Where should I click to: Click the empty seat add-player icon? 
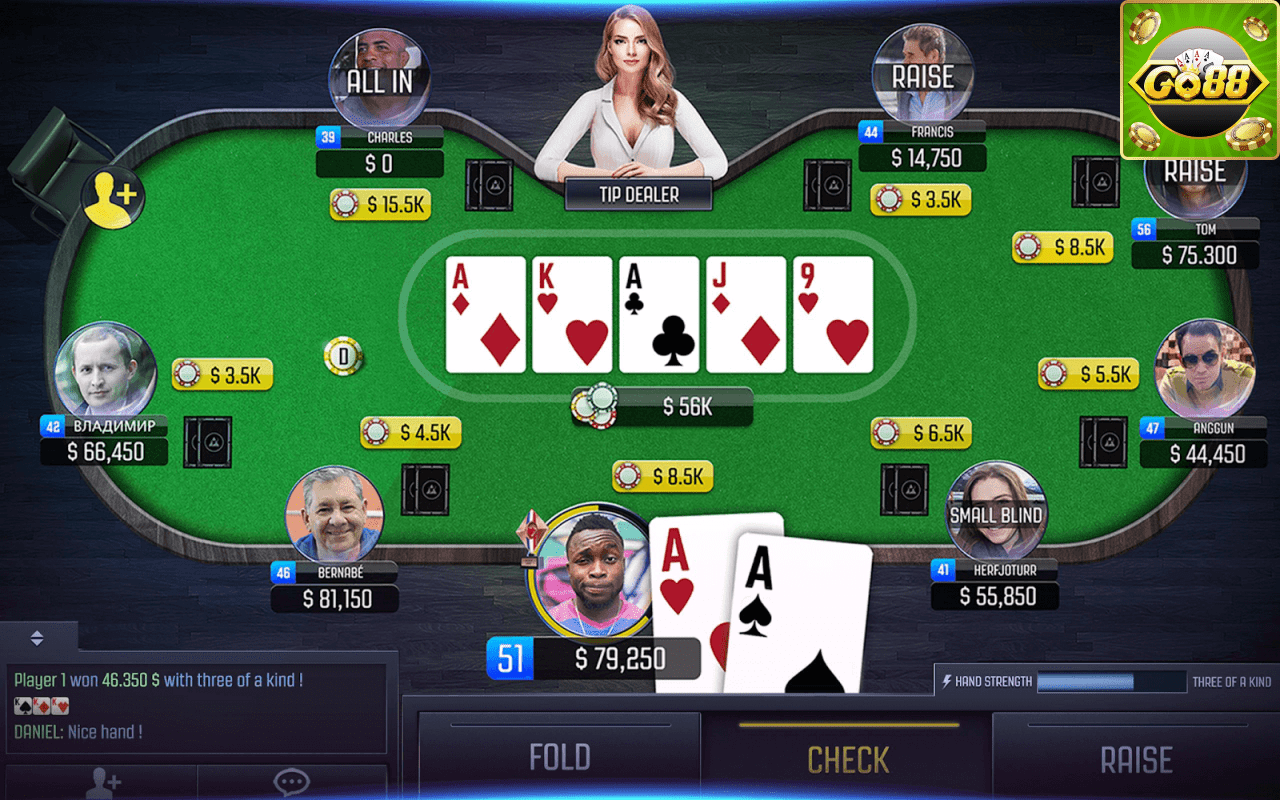tap(113, 197)
